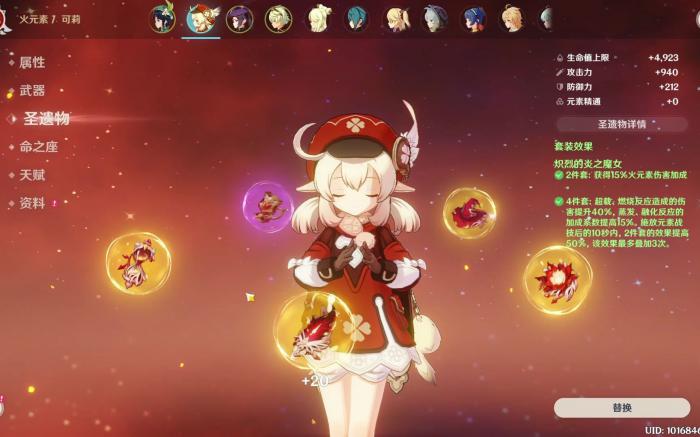The height and width of the screenshot is (437, 700).
Task: Select the artifact in the purple bubble
Action: [267, 207]
